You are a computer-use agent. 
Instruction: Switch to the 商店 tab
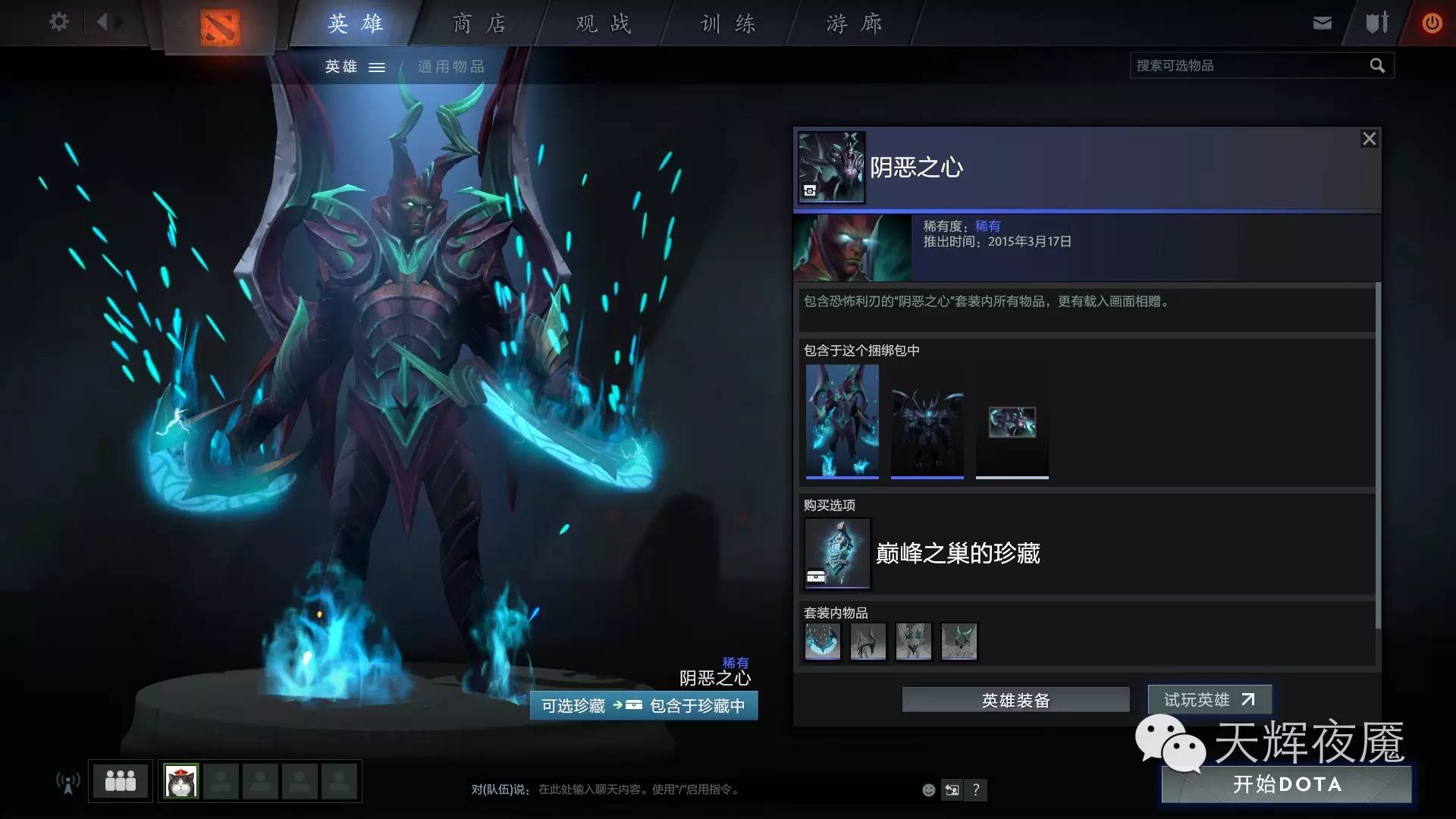[x=478, y=23]
